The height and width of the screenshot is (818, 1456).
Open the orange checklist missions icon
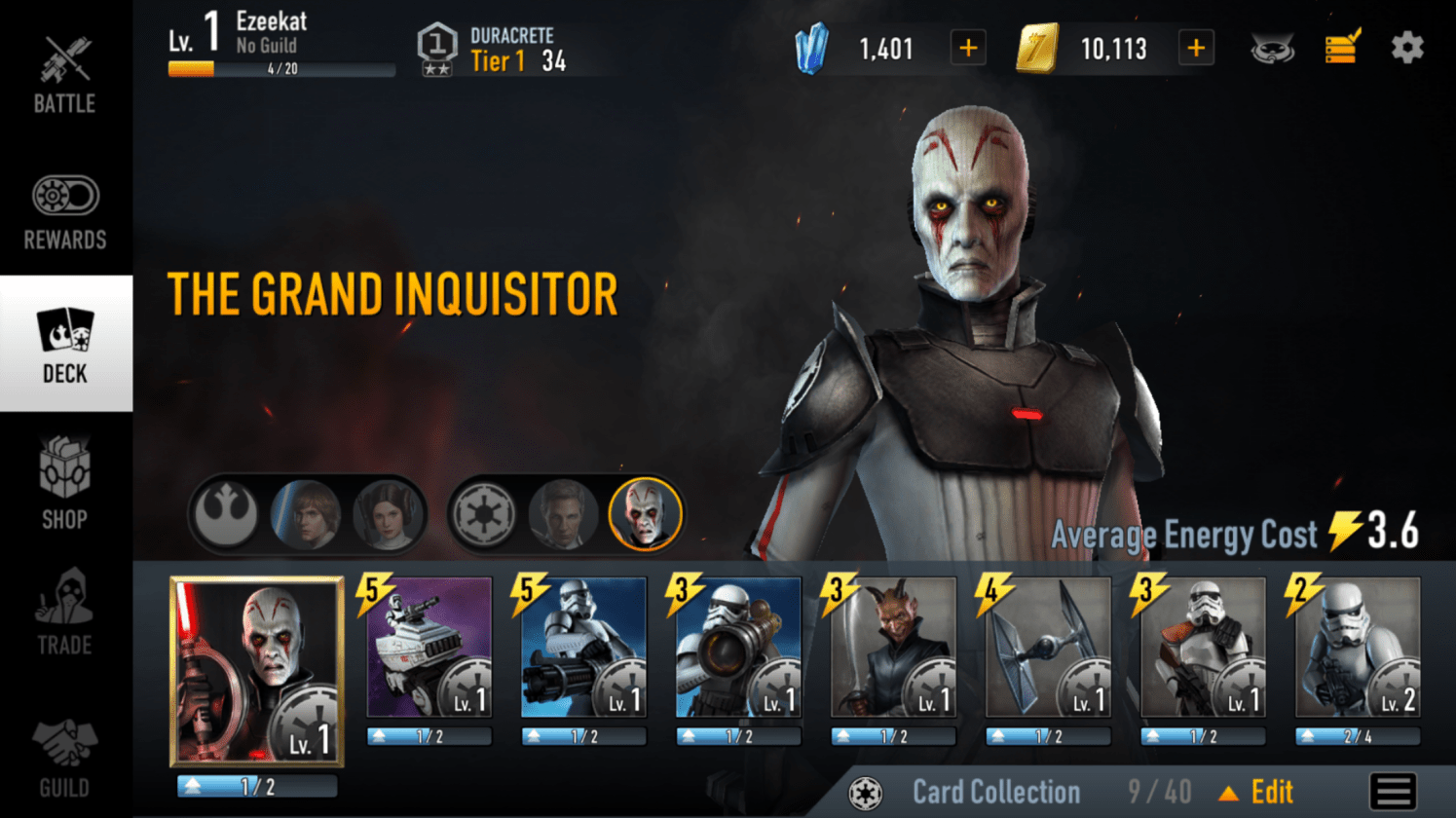point(1342,47)
